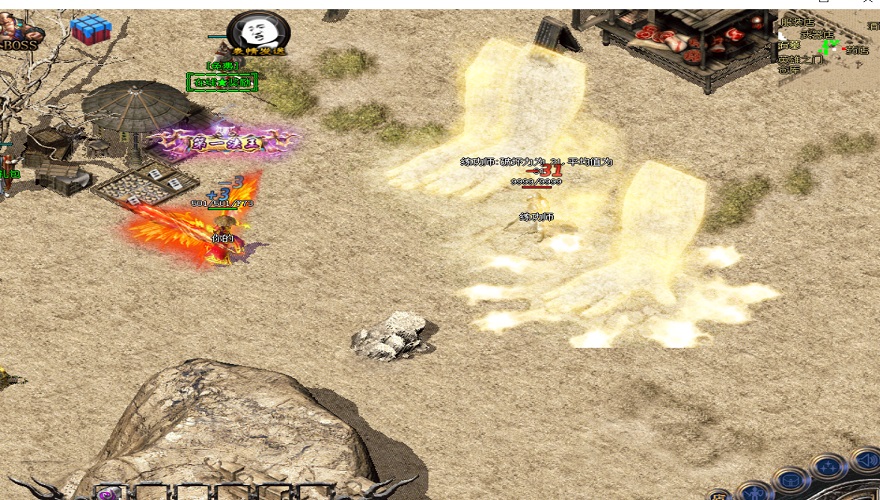
Task: Select 服装店 on the minimap
Action: coord(797,22)
